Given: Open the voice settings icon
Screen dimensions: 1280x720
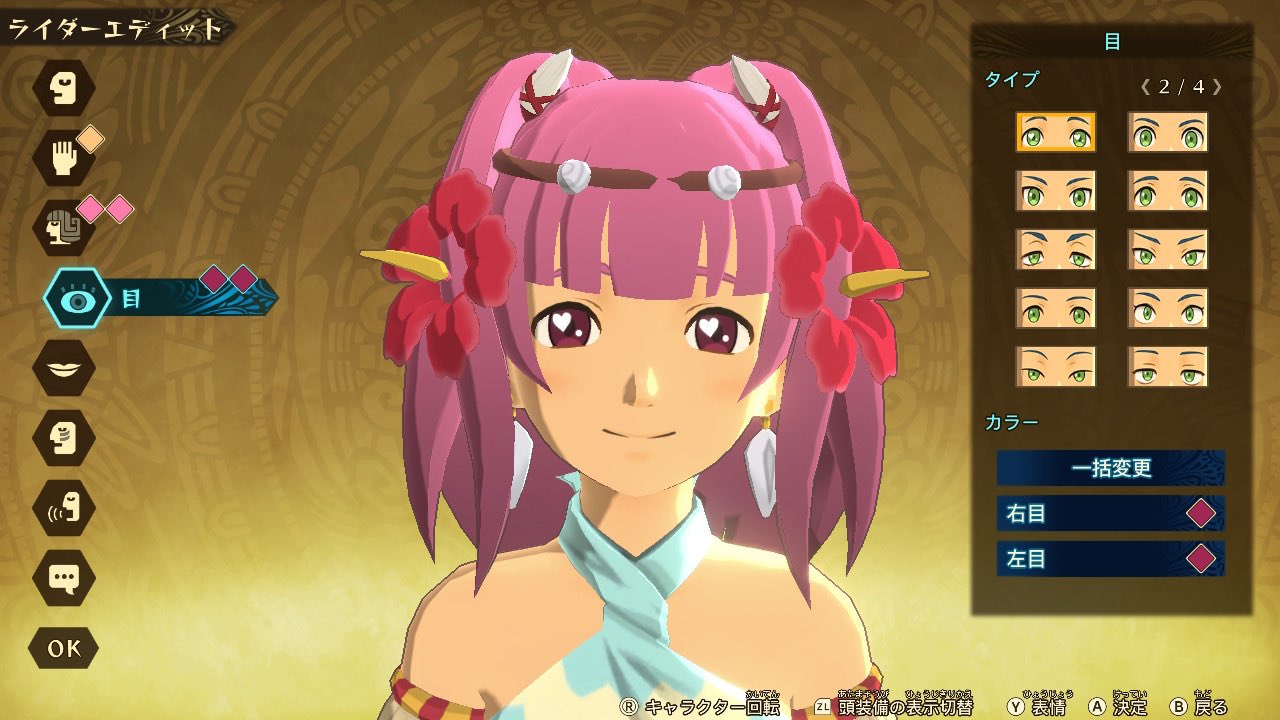Looking at the screenshot, I should [64, 507].
